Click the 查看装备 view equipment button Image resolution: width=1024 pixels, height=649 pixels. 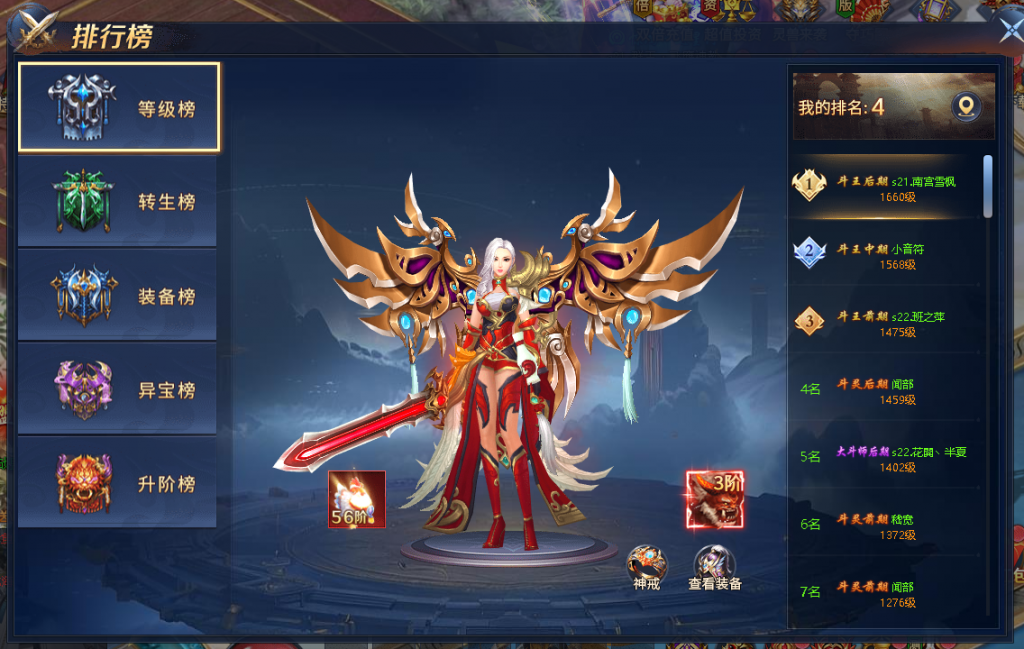714,566
